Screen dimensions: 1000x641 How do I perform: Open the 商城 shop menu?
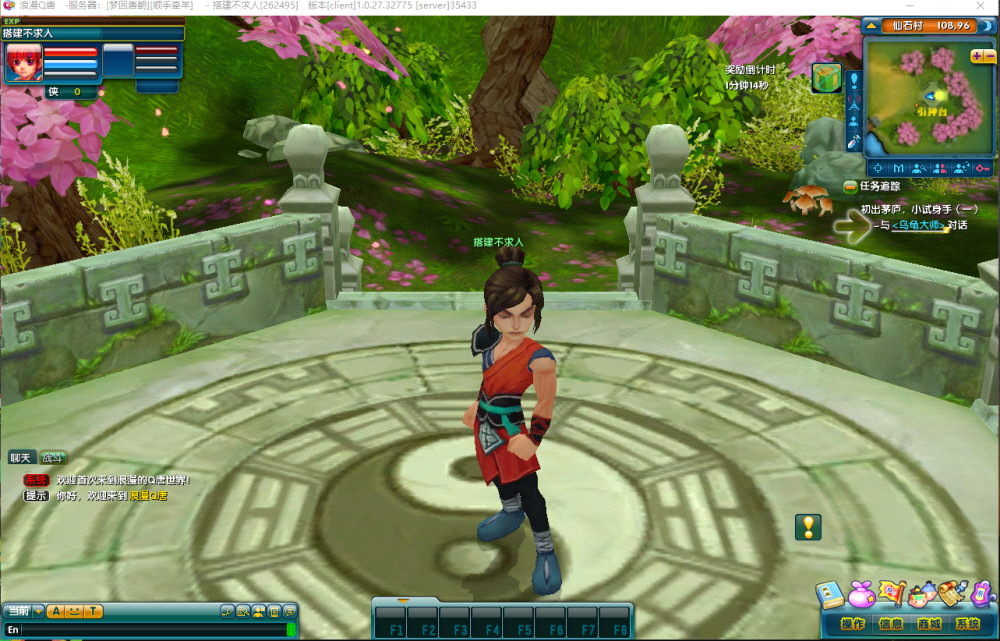coord(928,625)
